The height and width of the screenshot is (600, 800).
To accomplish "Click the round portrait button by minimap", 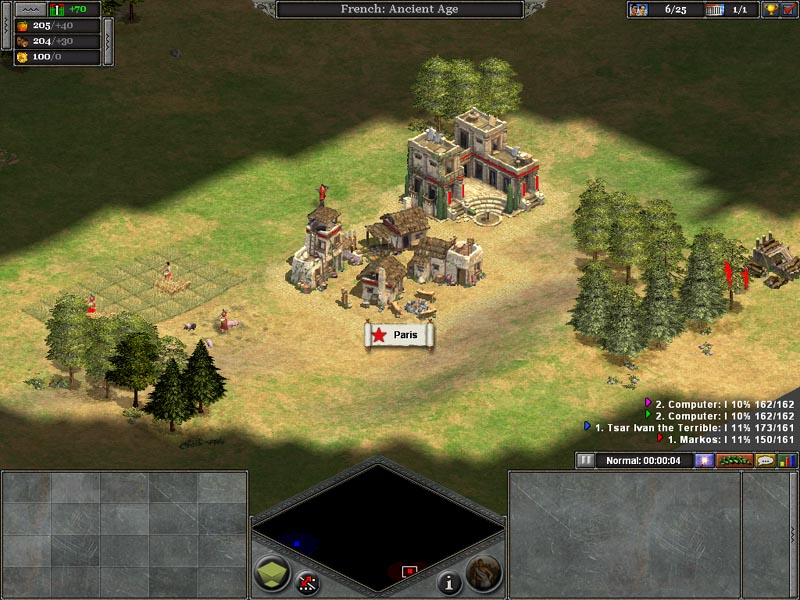I will (484, 571).
